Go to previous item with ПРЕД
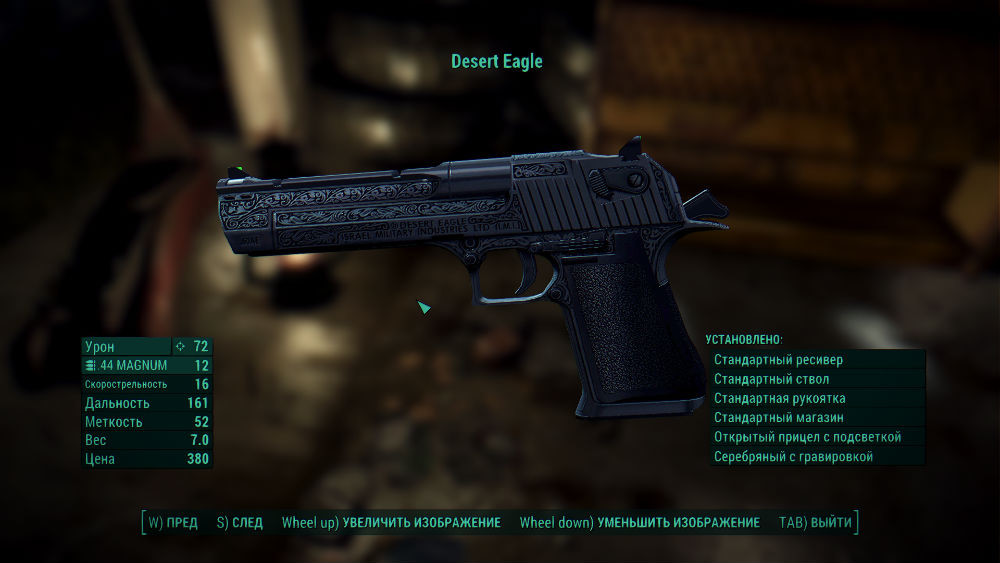This screenshot has height=563, width=1000. tap(173, 523)
